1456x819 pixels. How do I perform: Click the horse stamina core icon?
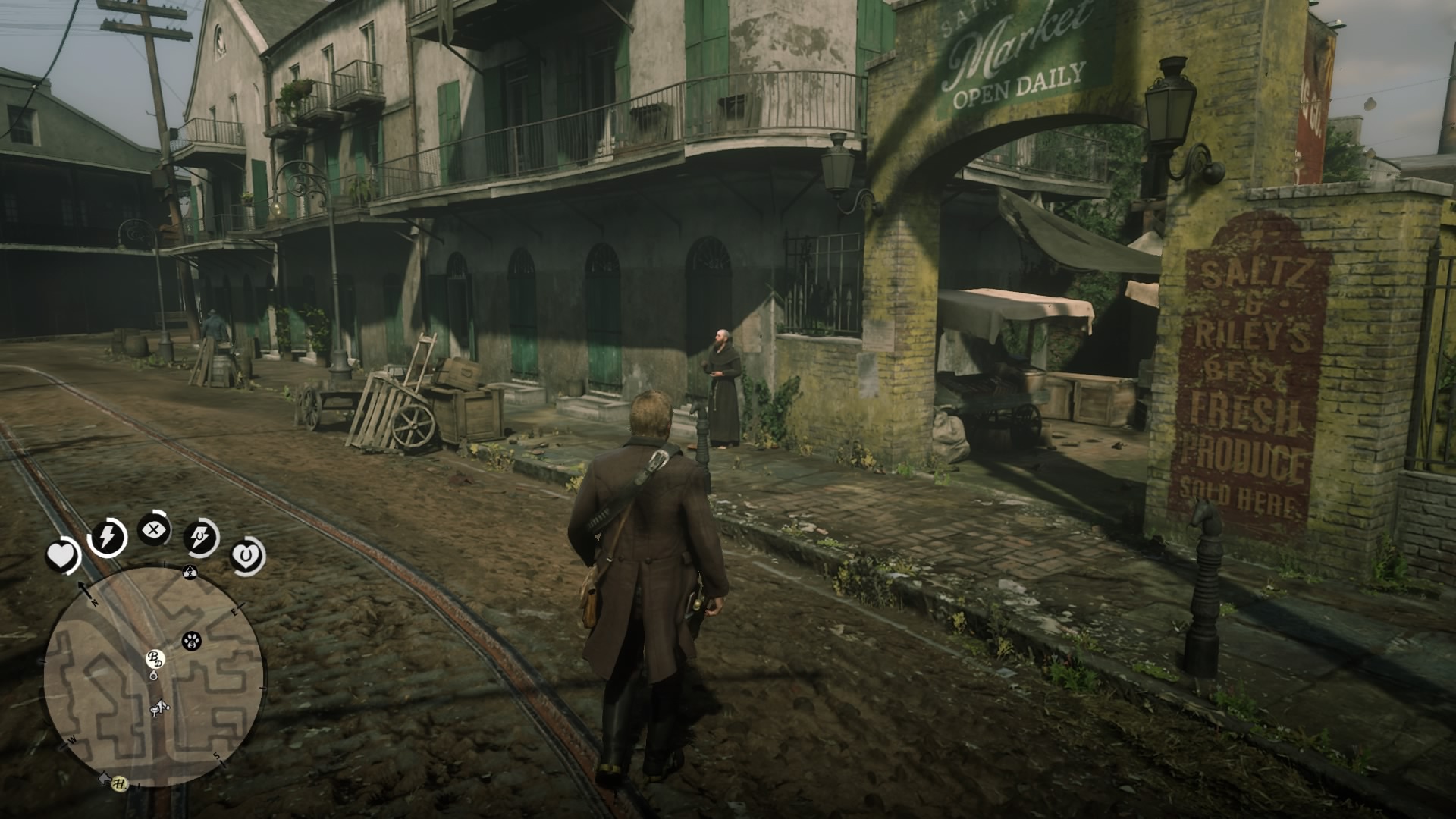coord(202,538)
